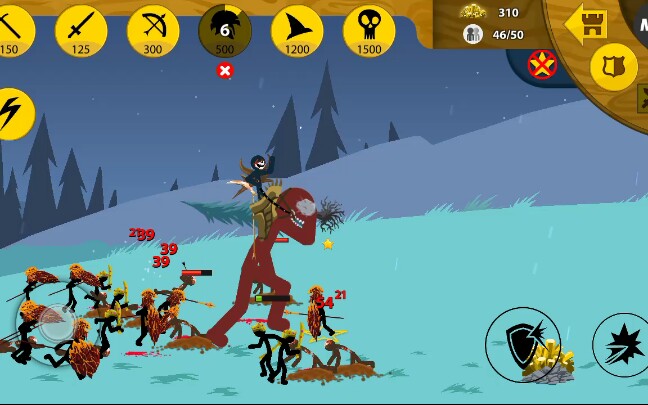This screenshot has width=648, height=405.
Task: Use the shield bash ability
Action: (x=522, y=344)
